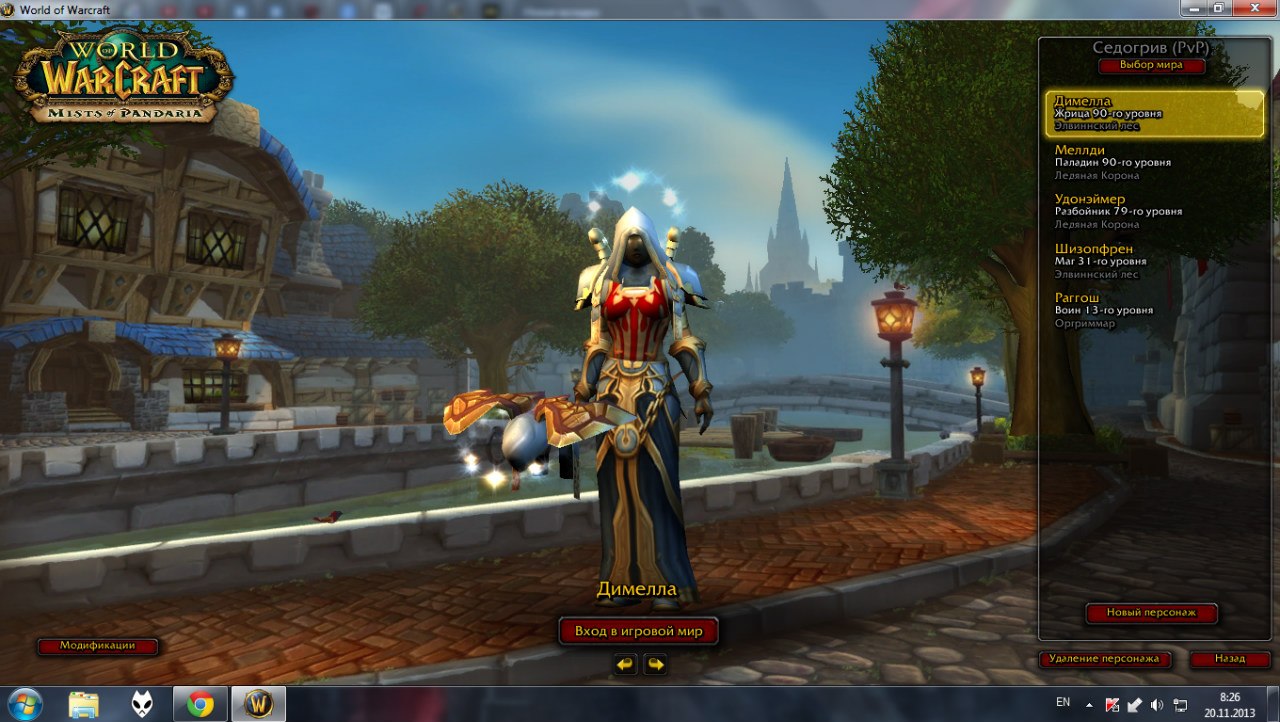This screenshot has height=722, width=1280.
Task: Click the Вход в игровой мир button
Action: (x=639, y=631)
